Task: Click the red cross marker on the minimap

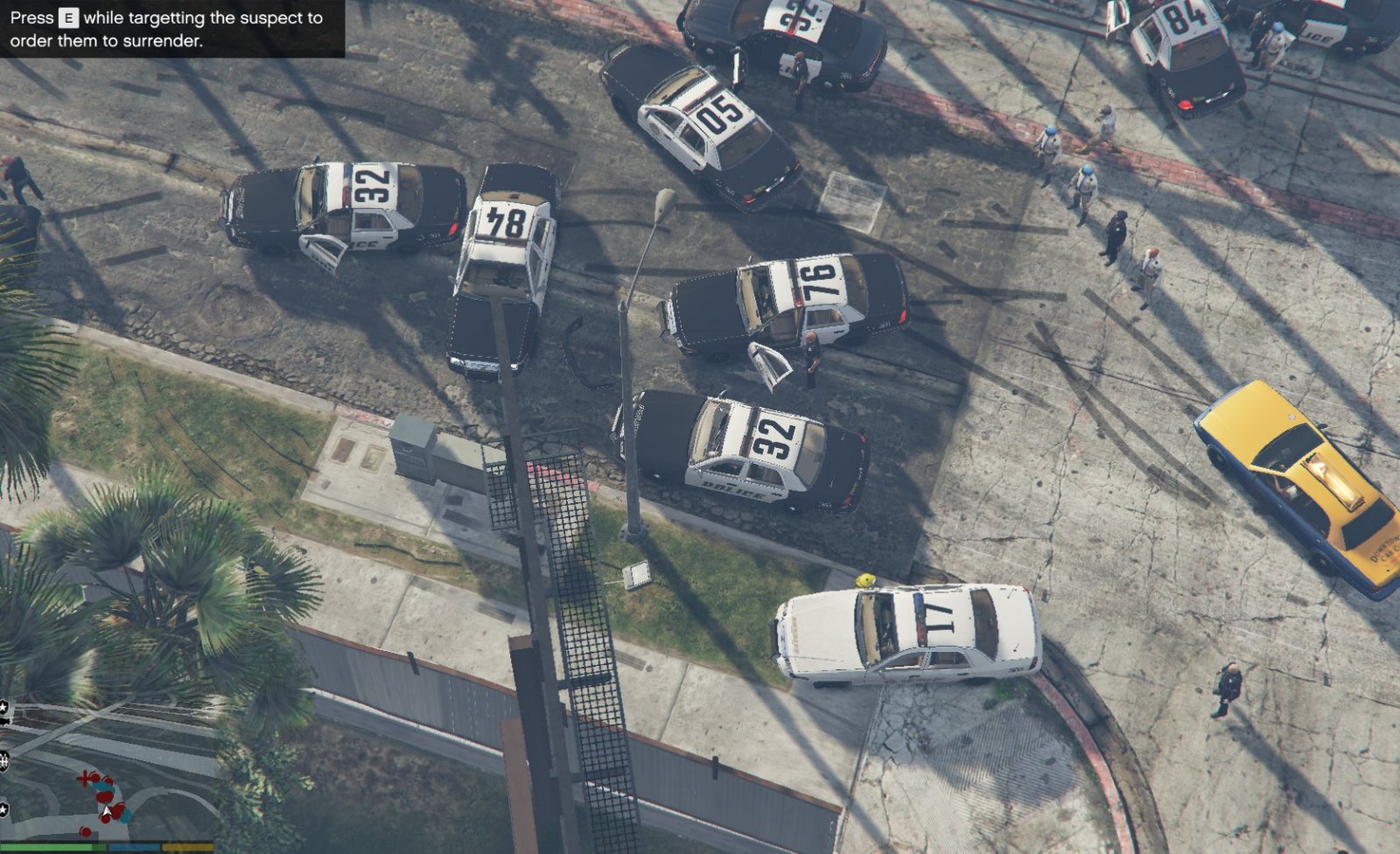Action: [85, 777]
